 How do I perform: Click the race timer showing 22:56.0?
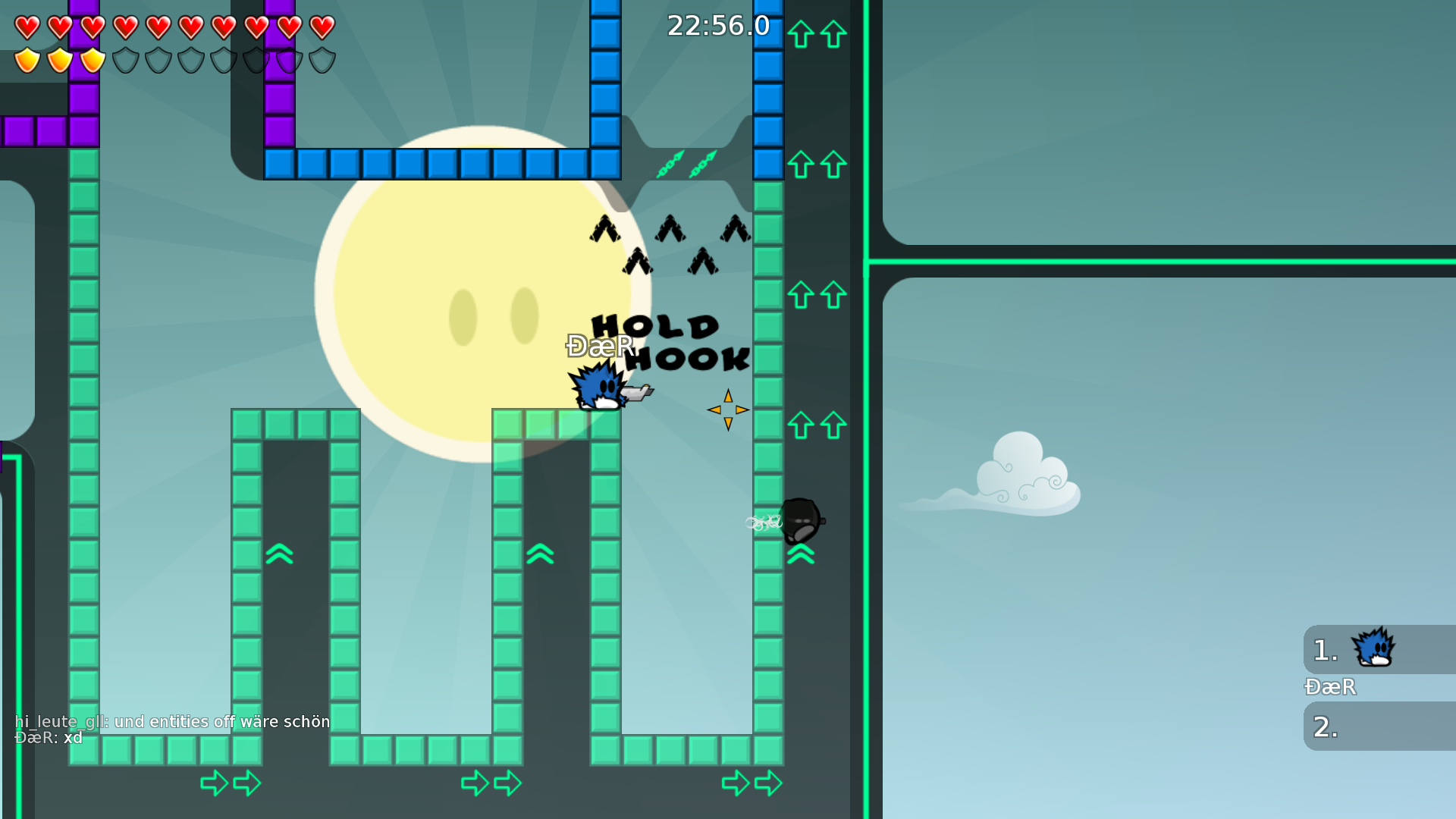[717, 25]
